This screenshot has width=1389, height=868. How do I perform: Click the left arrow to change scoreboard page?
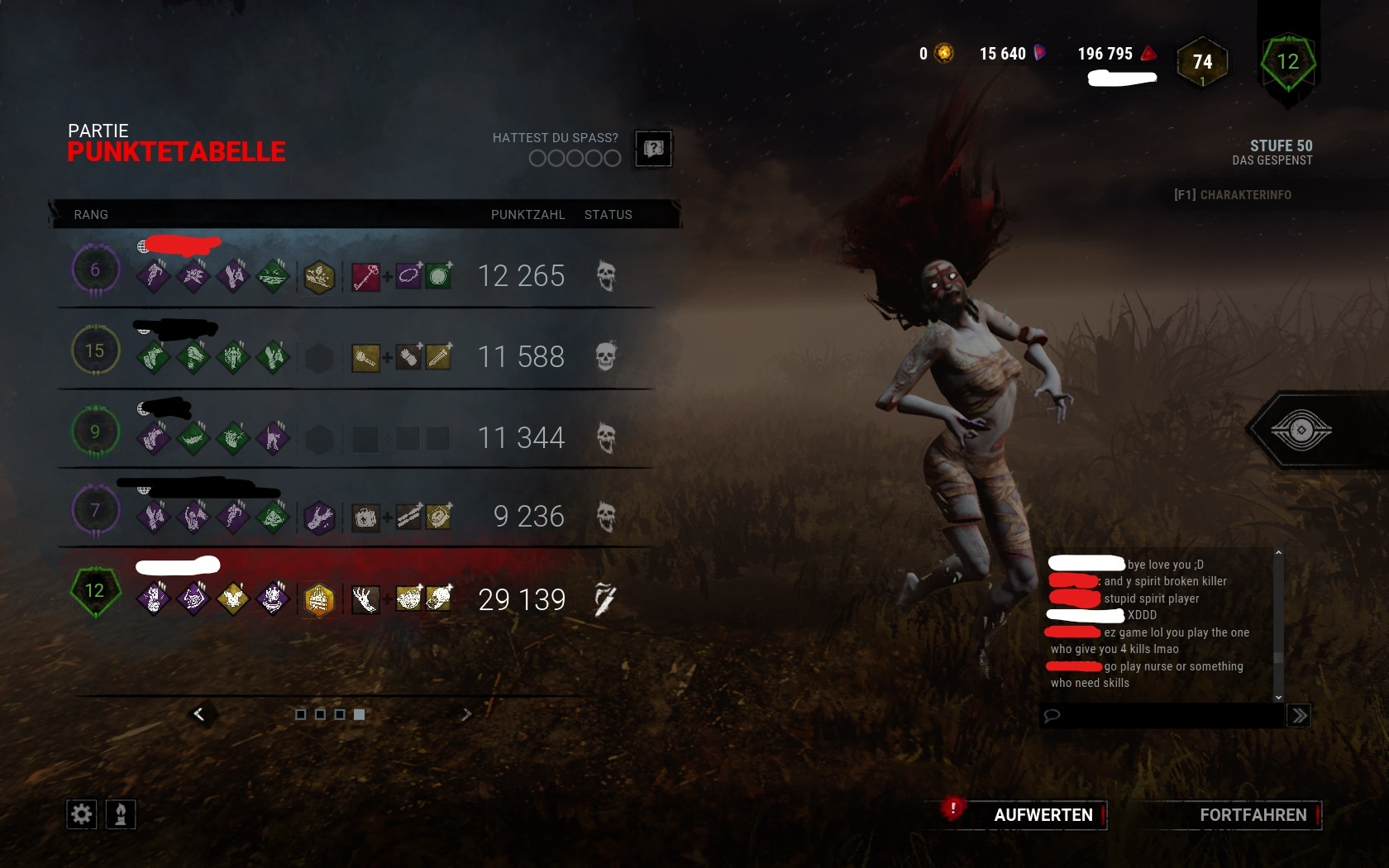tap(199, 714)
